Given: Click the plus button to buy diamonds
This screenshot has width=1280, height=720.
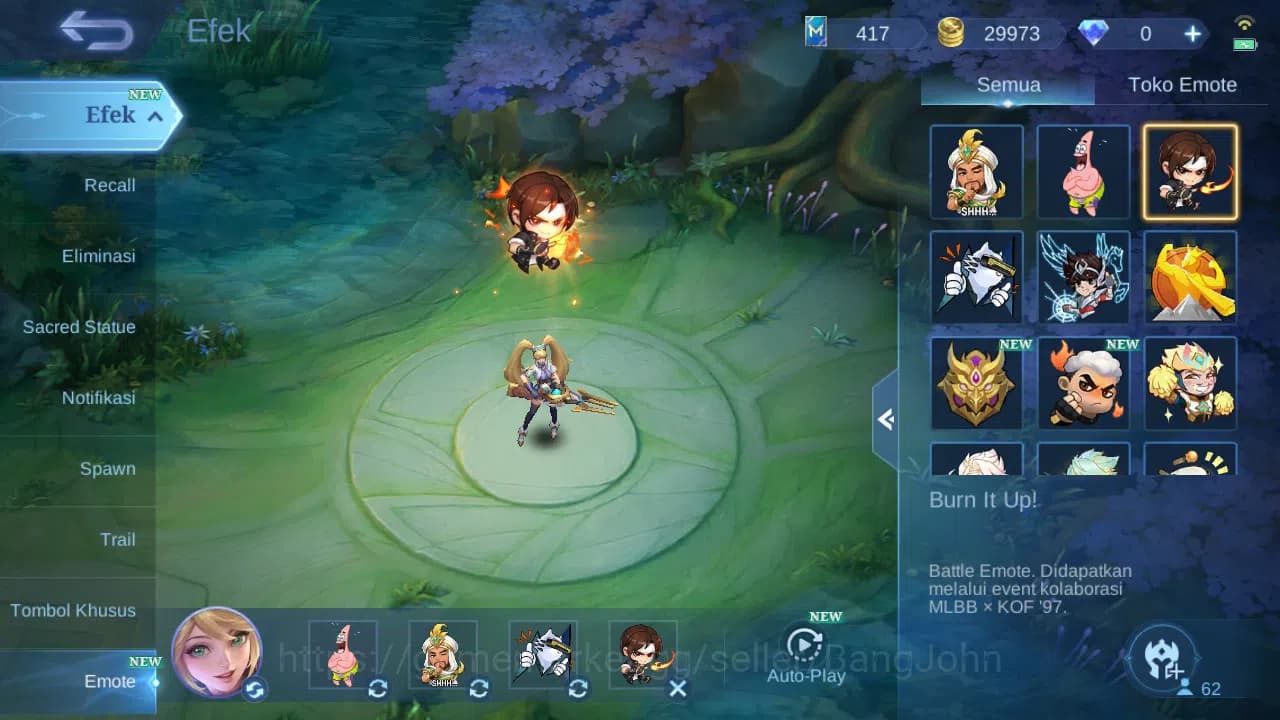Looking at the screenshot, I should [x=1192, y=33].
